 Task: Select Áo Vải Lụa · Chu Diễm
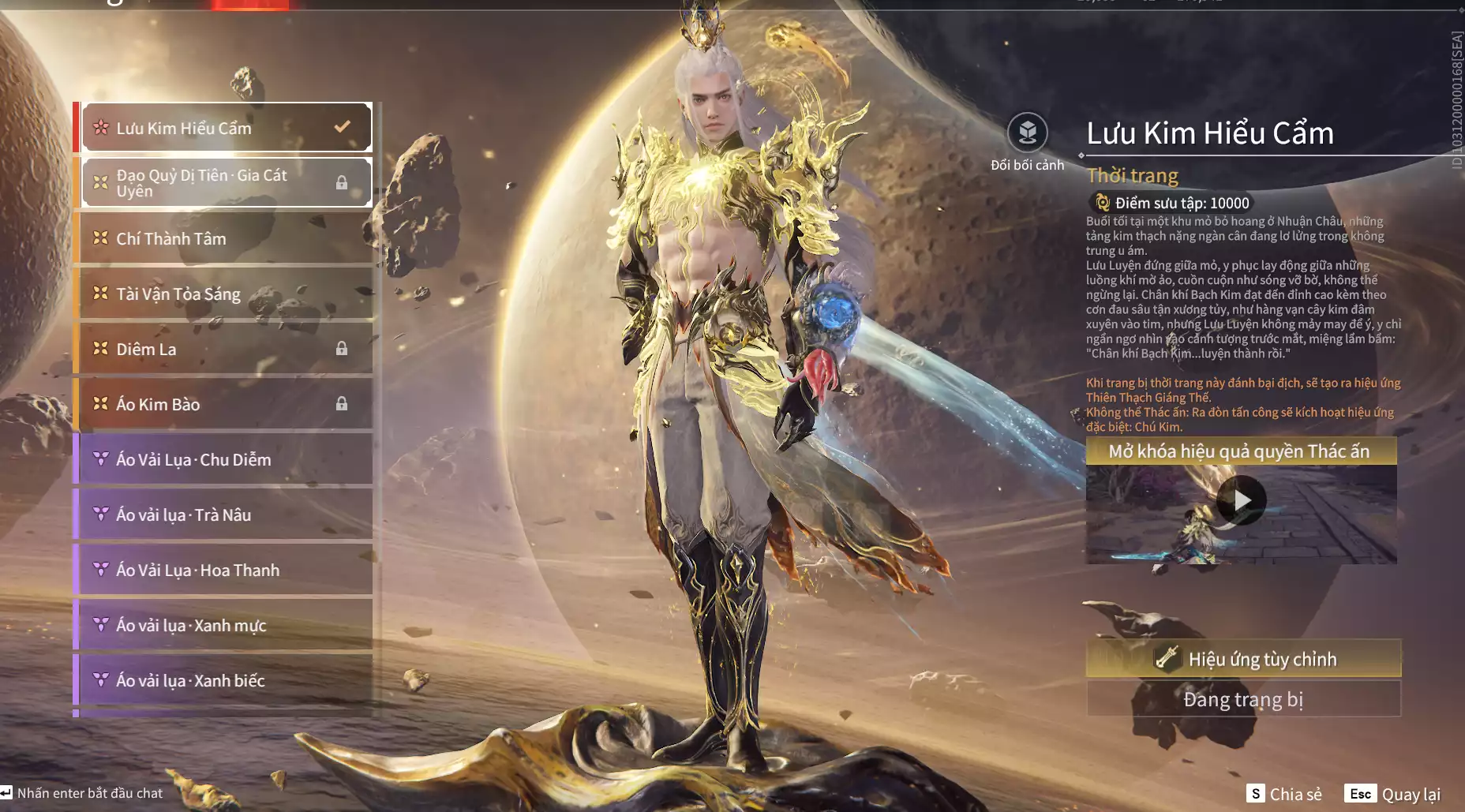point(227,459)
